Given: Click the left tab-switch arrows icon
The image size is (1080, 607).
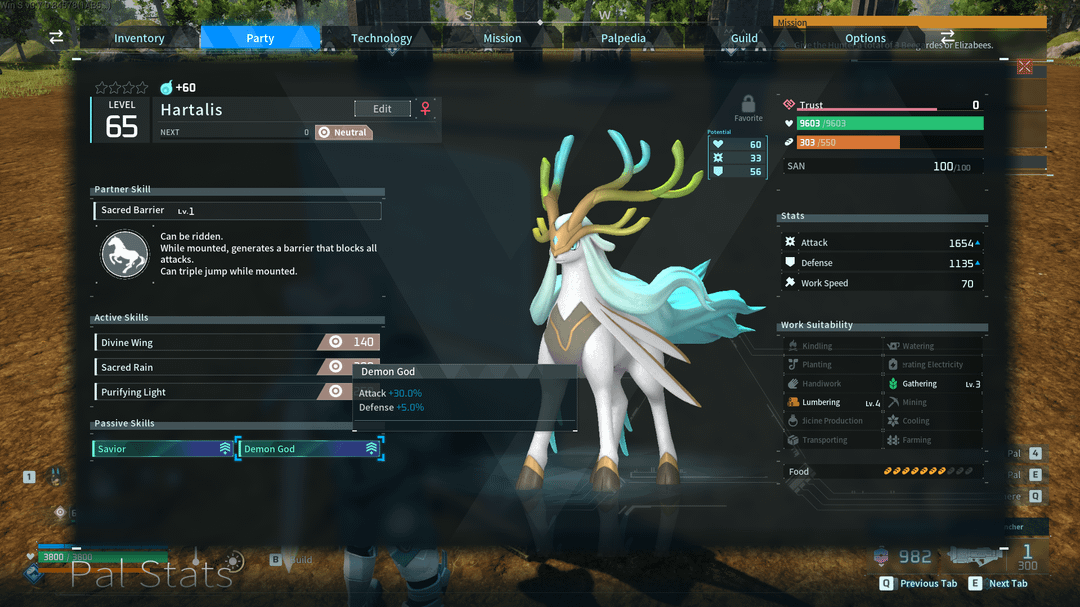Looking at the screenshot, I should [x=56, y=37].
